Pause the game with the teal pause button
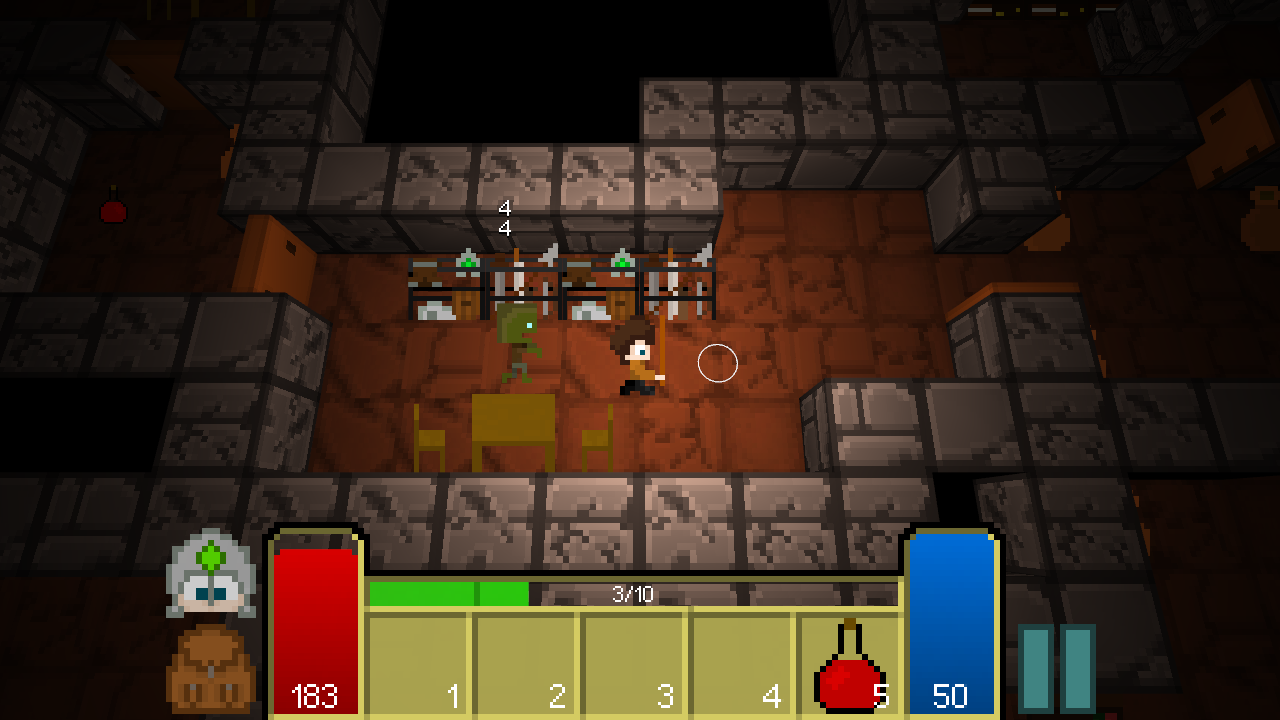Image resolution: width=1280 pixels, height=720 pixels. pos(1057,668)
